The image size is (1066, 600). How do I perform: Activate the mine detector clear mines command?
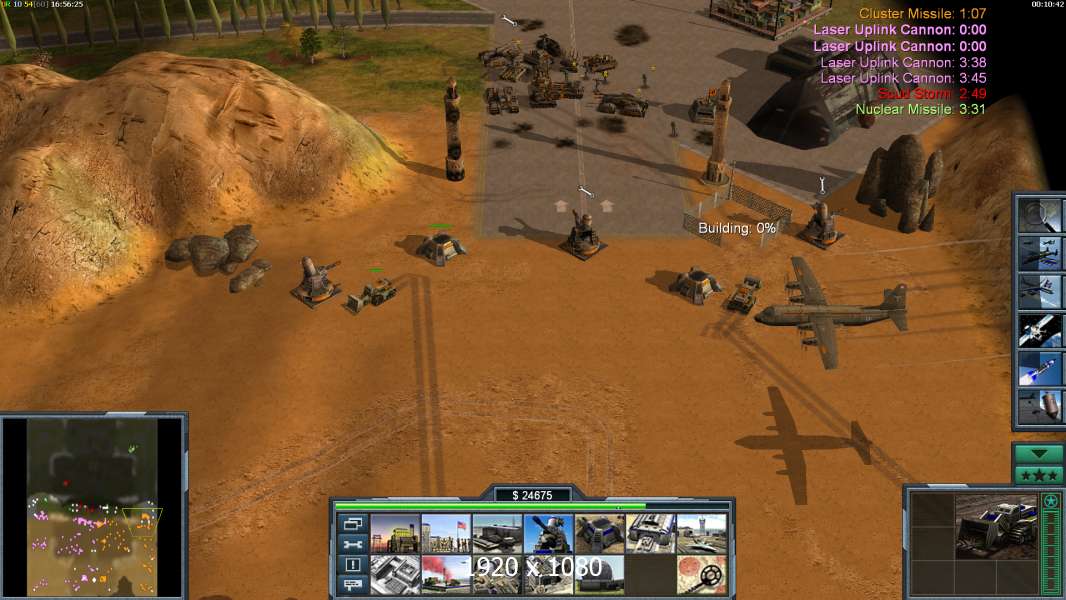tap(701, 575)
